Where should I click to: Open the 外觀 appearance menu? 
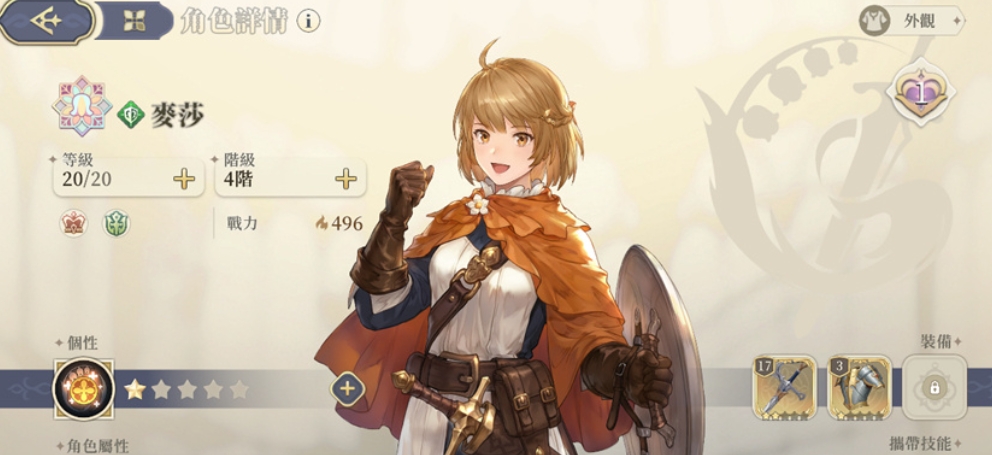(910, 20)
